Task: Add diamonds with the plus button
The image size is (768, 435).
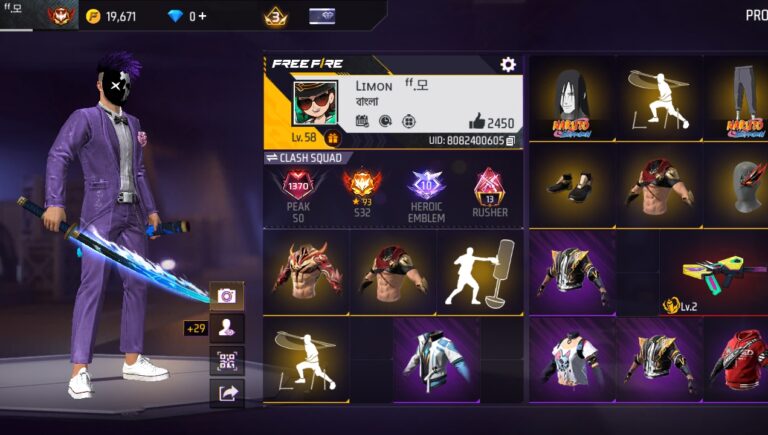Action: tap(203, 16)
